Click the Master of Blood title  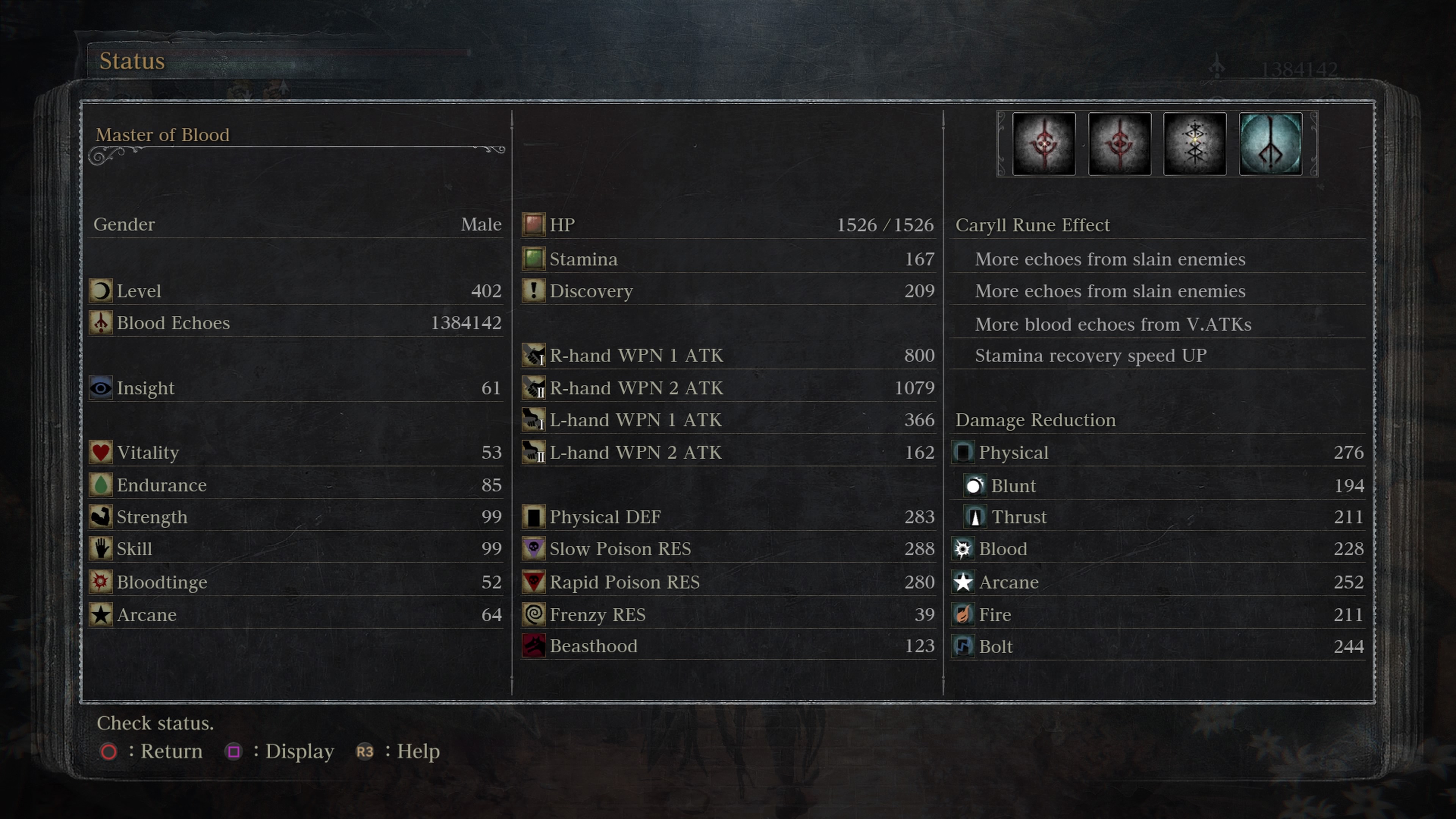click(x=163, y=135)
